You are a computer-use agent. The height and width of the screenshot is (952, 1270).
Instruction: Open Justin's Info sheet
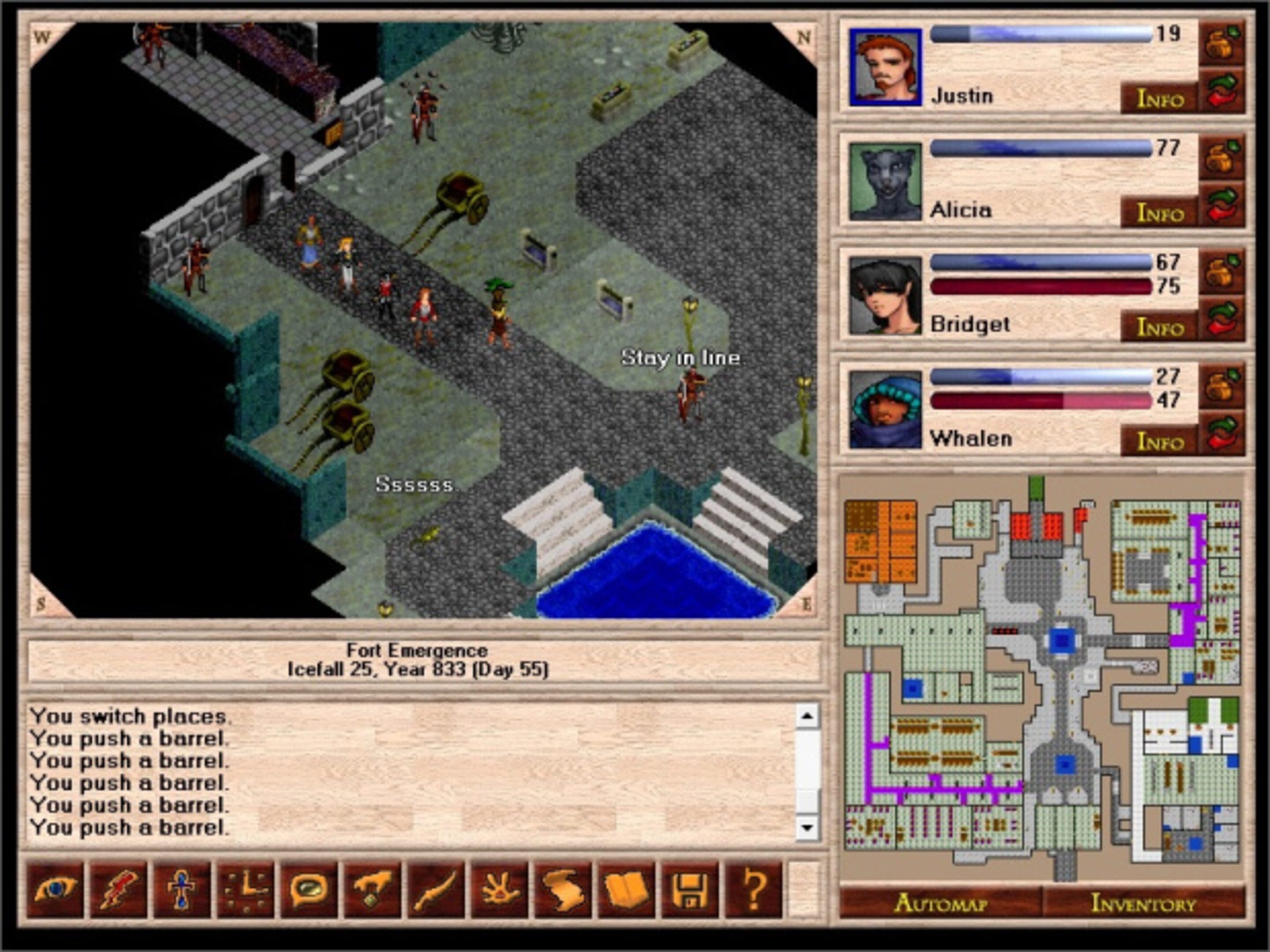pyautogui.click(x=1160, y=99)
